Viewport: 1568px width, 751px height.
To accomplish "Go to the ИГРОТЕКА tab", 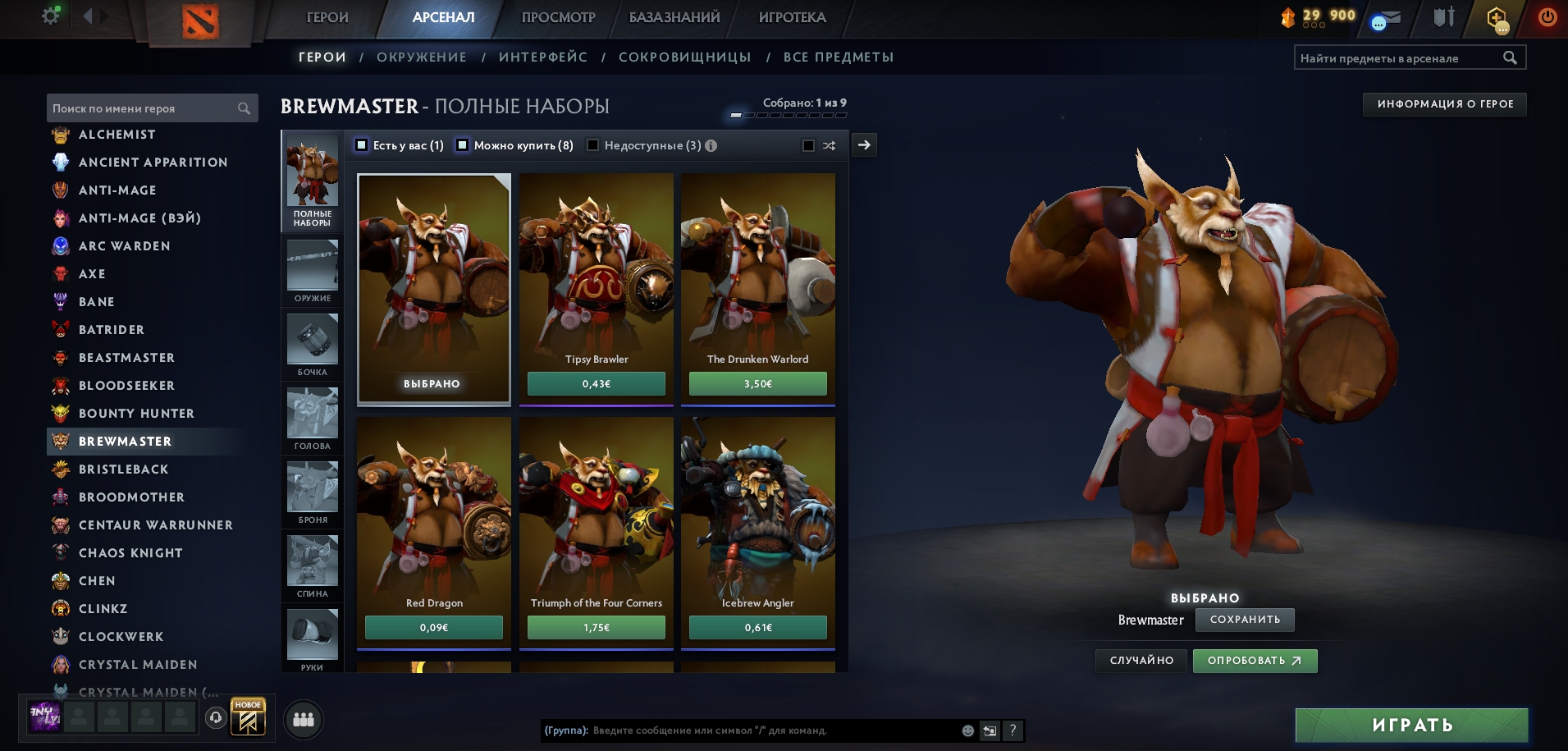I will 792,17.
